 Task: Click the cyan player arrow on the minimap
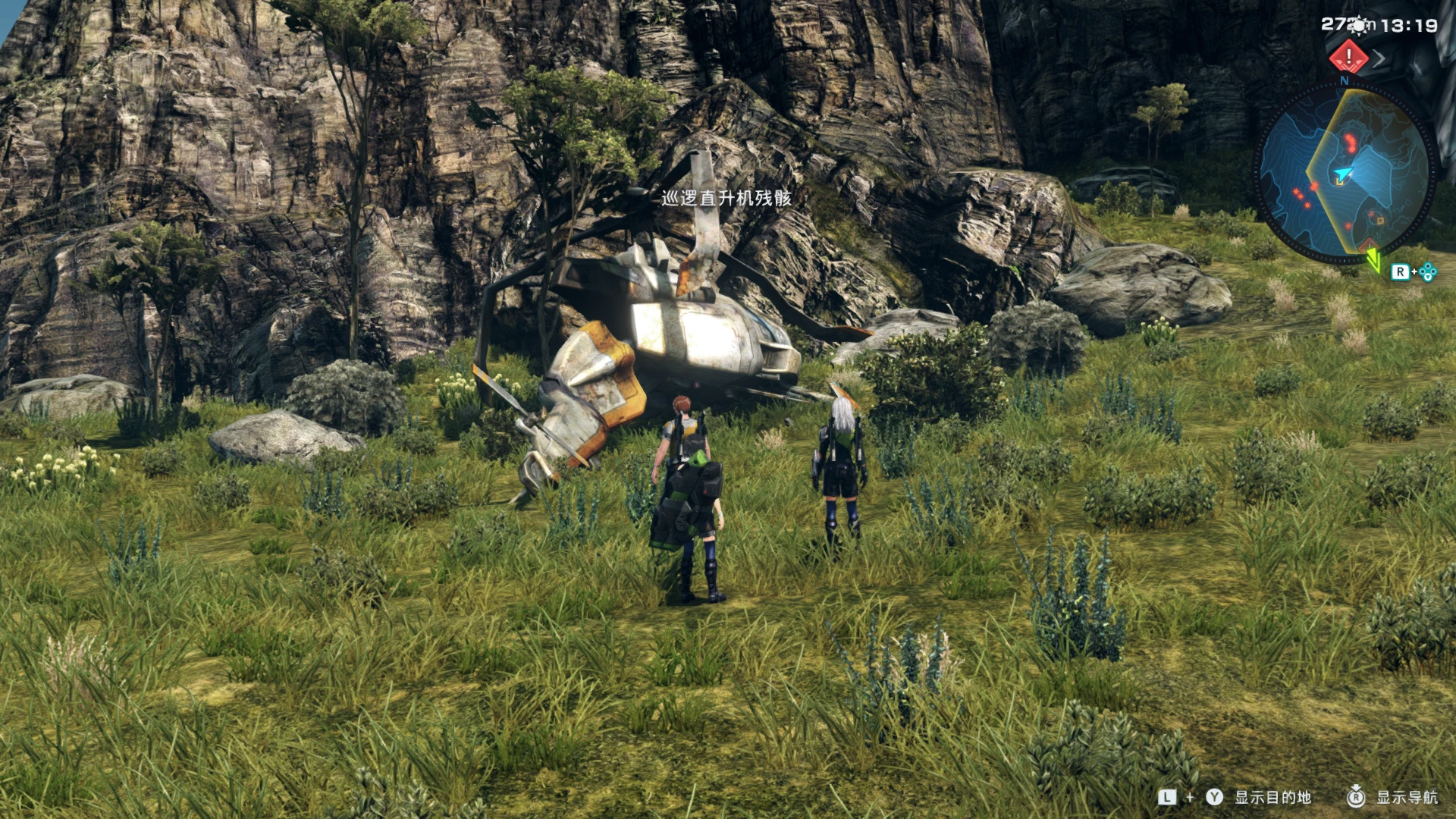click(1344, 172)
